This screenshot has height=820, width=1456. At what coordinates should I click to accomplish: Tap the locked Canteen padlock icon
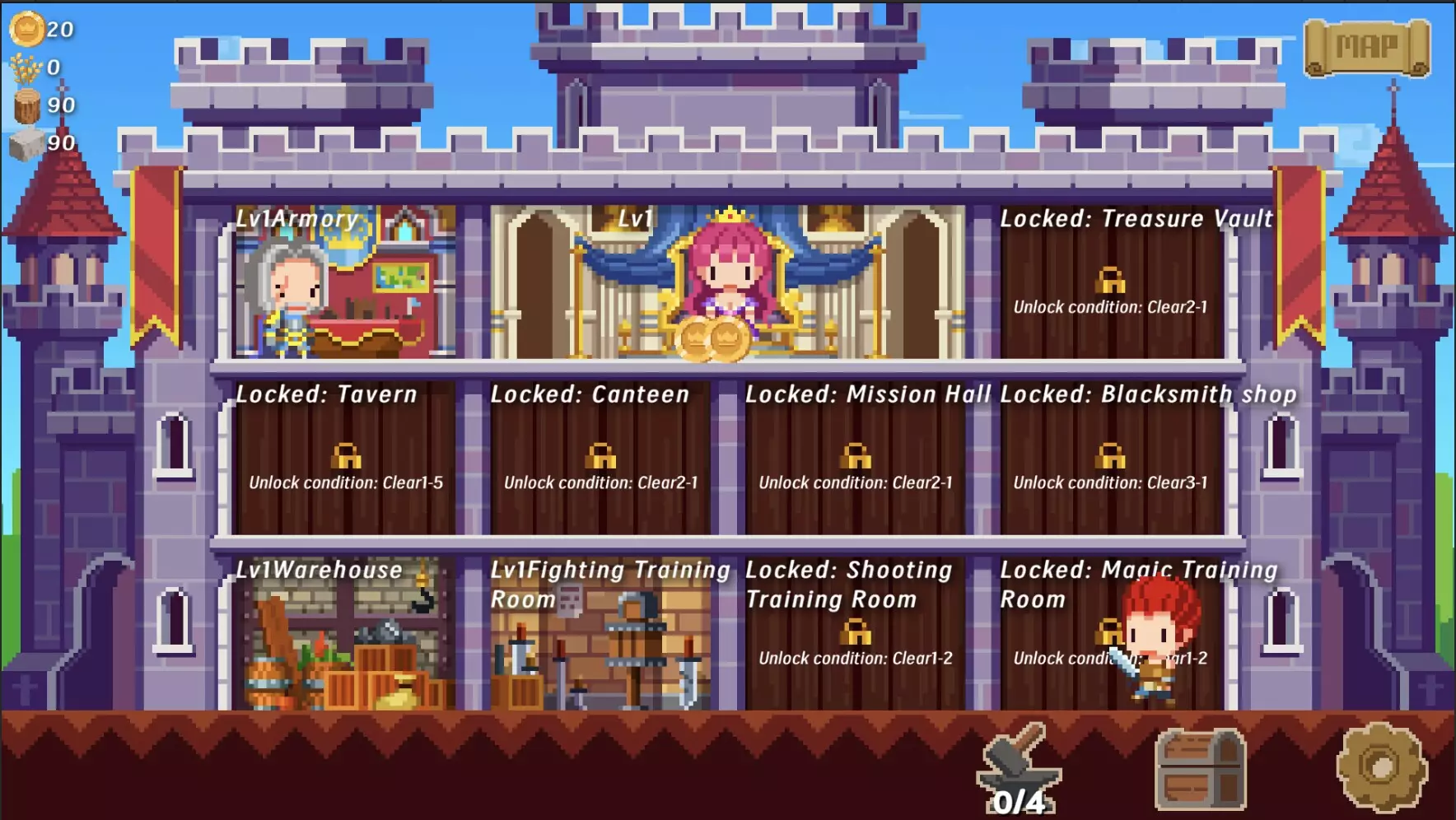pyautogui.click(x=602, y=458)
